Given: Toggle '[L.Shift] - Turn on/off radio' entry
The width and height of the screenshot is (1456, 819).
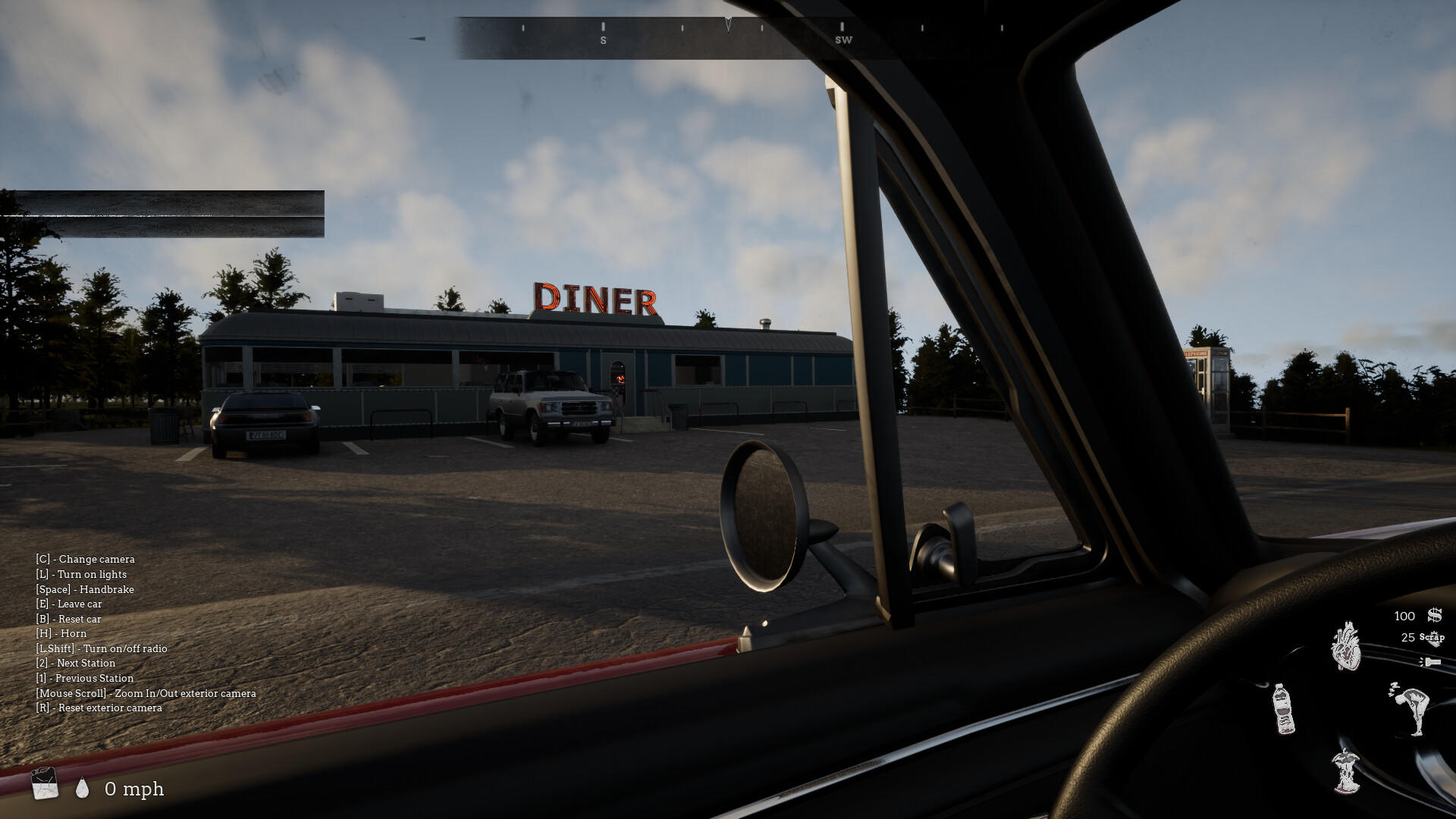Looking at the screenshot, I should click(x=102, y=648).
